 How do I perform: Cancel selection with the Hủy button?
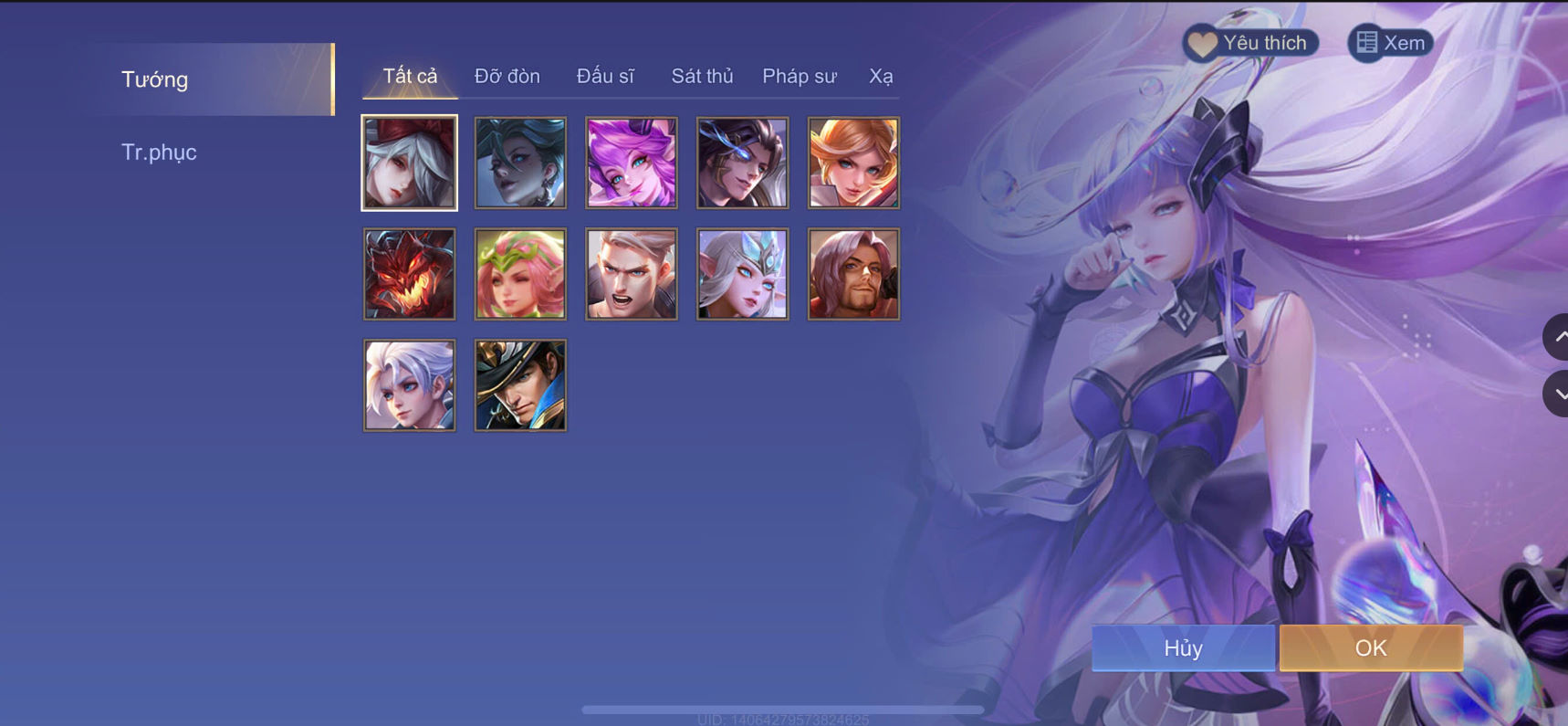coord(1182,647)
